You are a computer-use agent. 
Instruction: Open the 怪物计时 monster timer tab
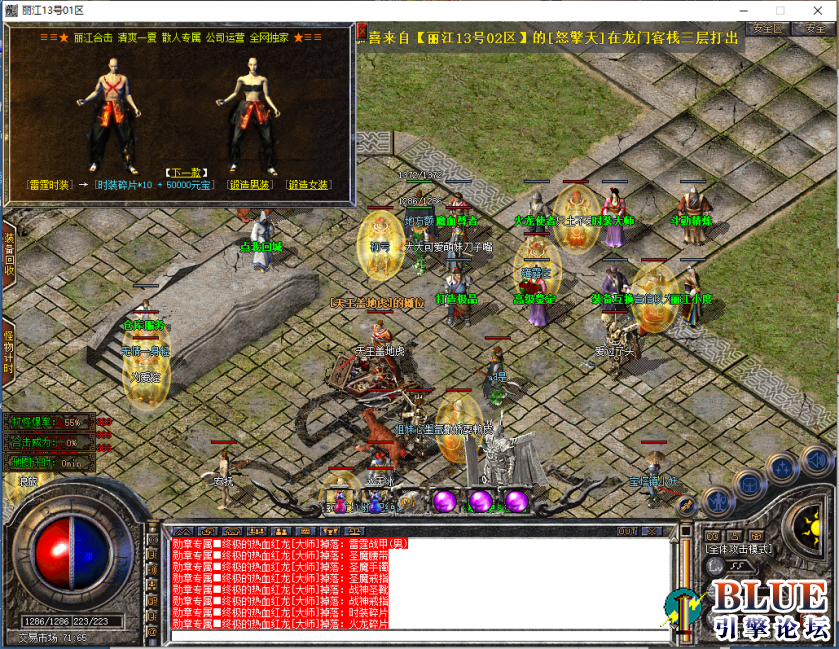(x=8, y=350)
